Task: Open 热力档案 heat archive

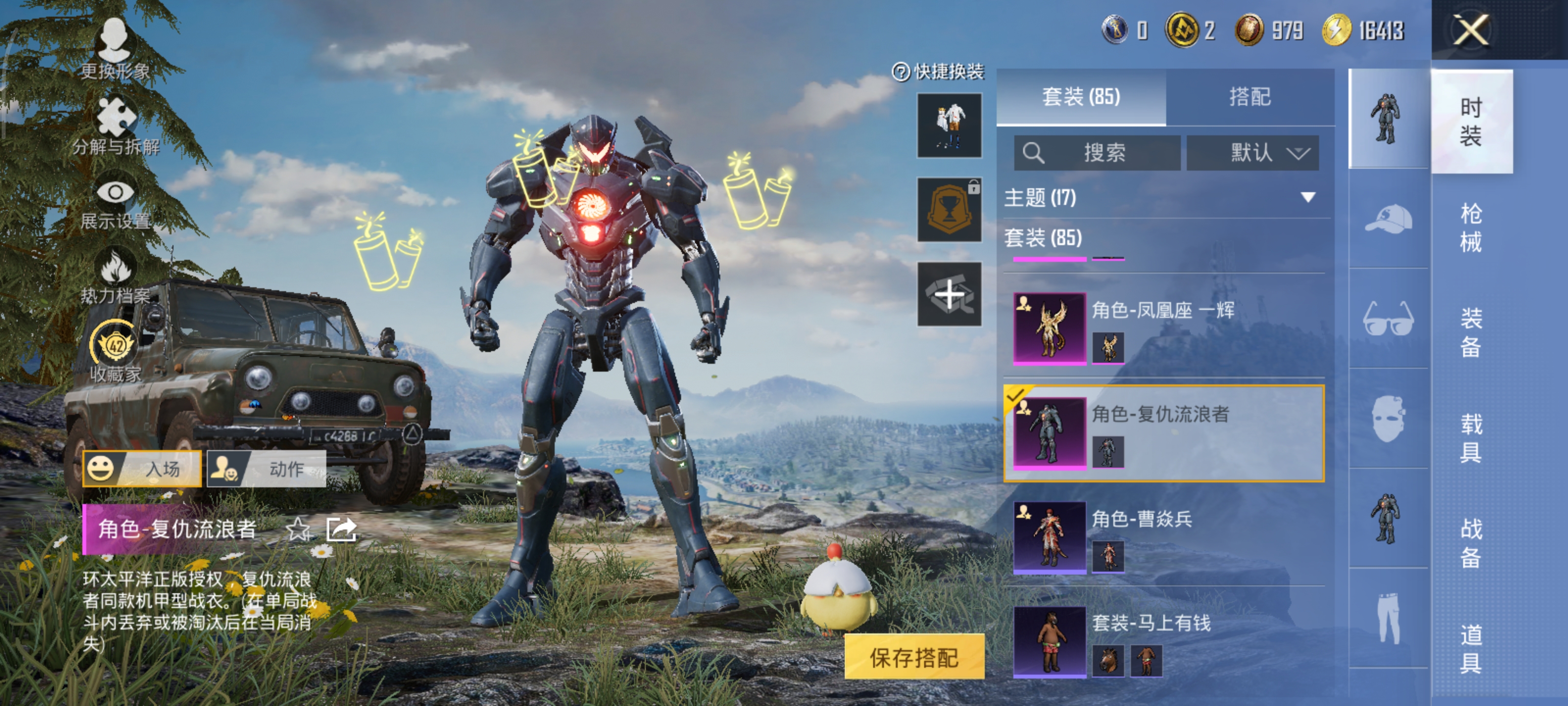Action: coord(115,276)
